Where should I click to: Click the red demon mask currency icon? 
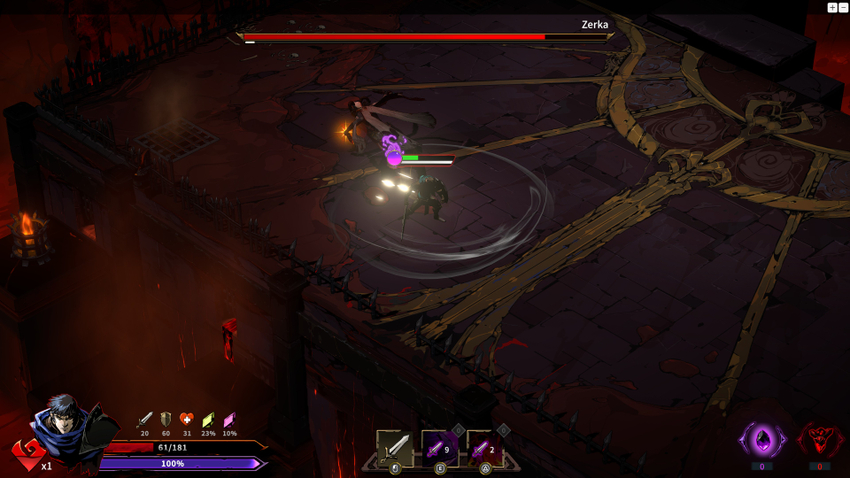click(819, 440)
